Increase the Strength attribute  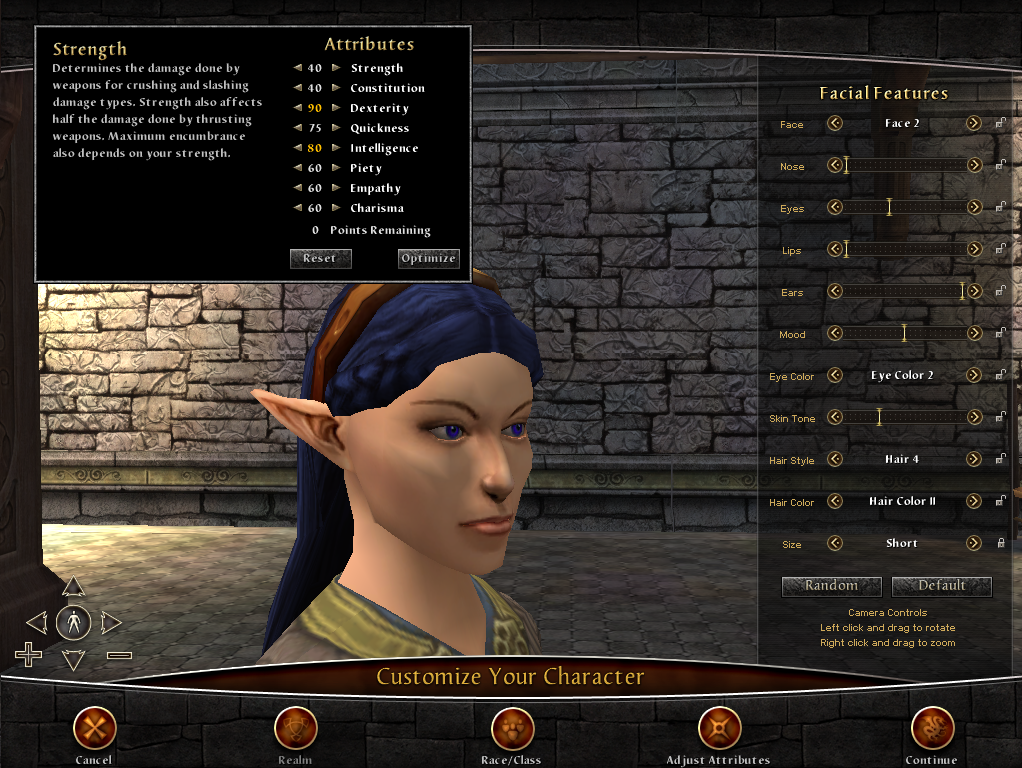pos(337,68)
